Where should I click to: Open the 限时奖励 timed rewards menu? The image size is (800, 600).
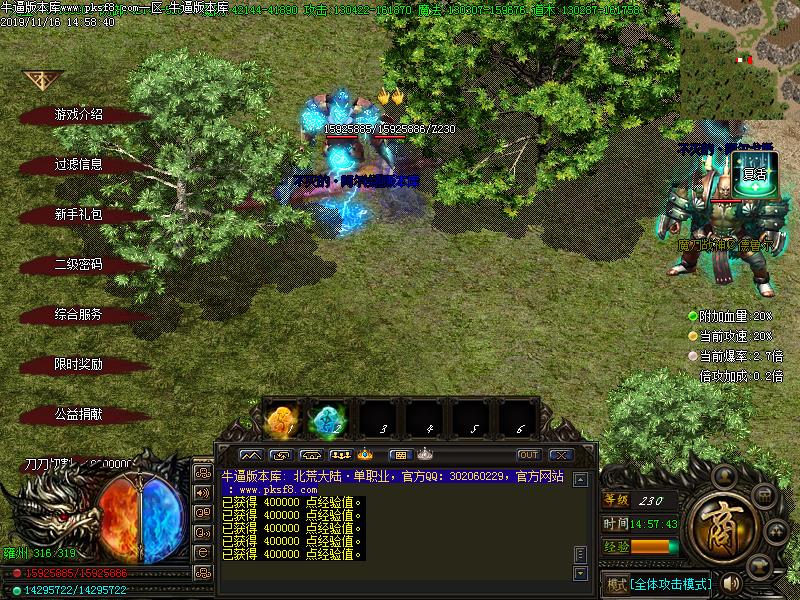tap(78, 364)
